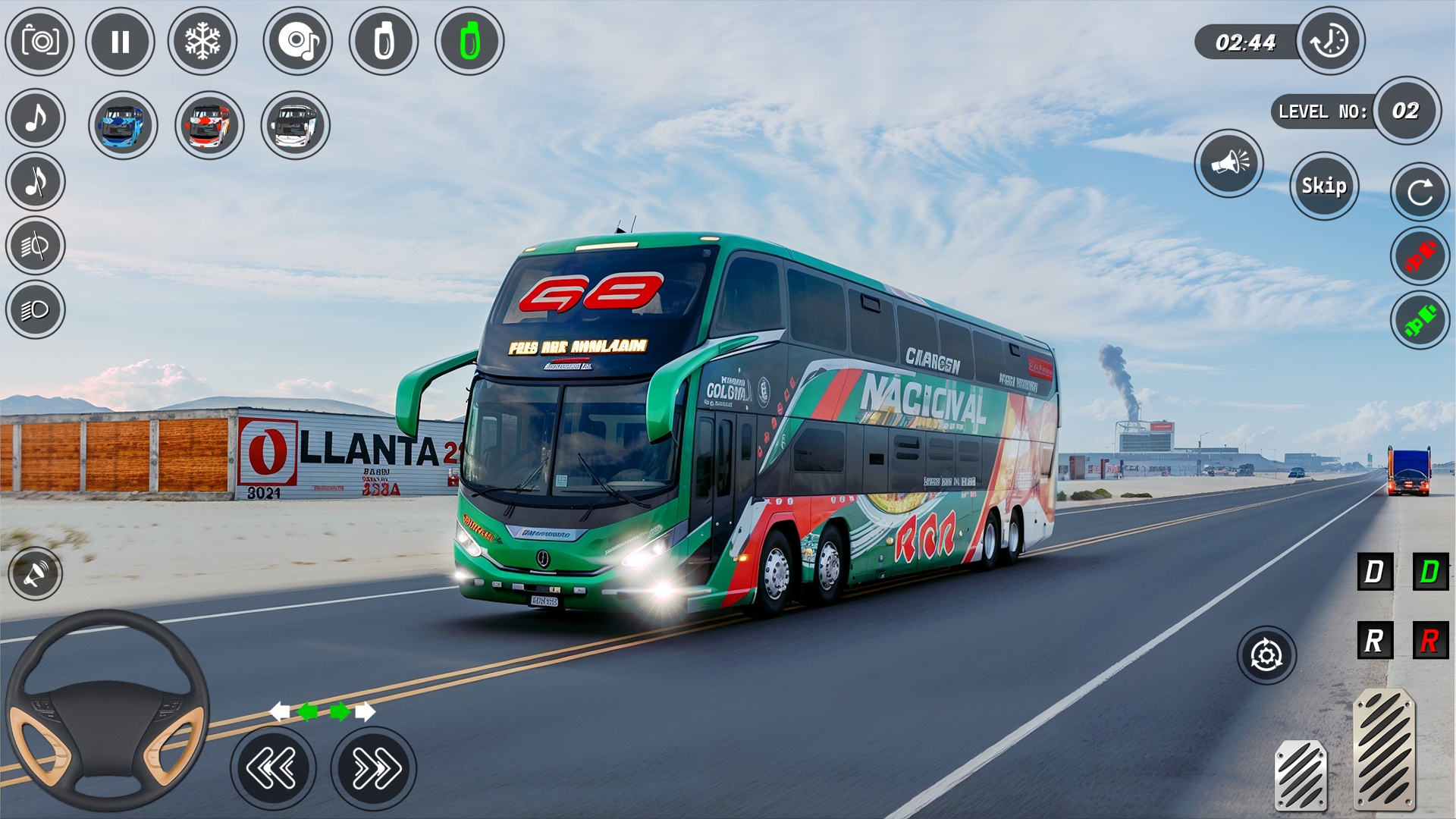The width and height of the screenshot is (1456, 819).
Task: Sound the megaphone horn button
Action: click(1228, 163)
